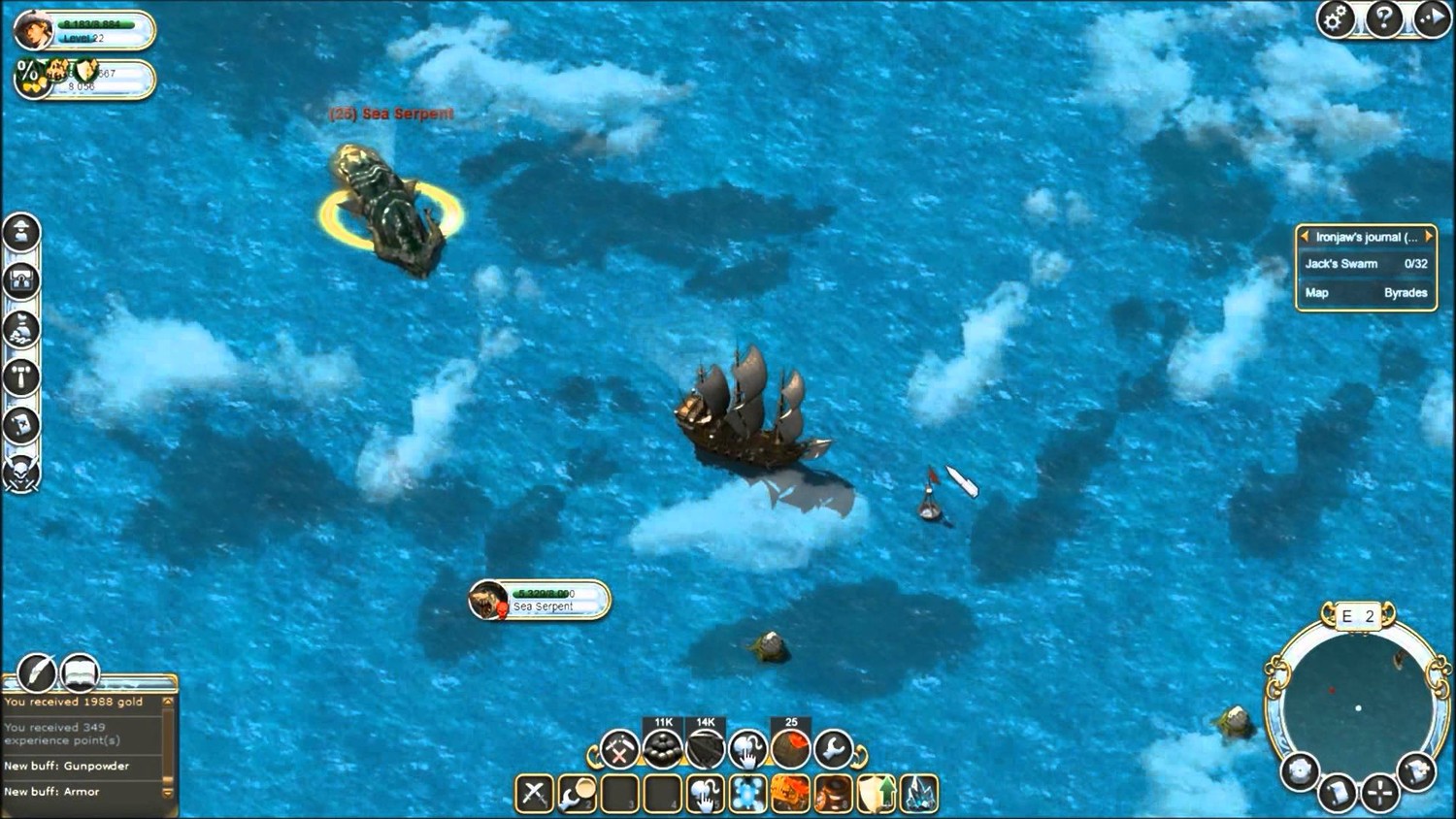Image resolution: width=1456 pixels, height=819 pixels.
Task: Open the quill chat tab
Action: point(37,672)
